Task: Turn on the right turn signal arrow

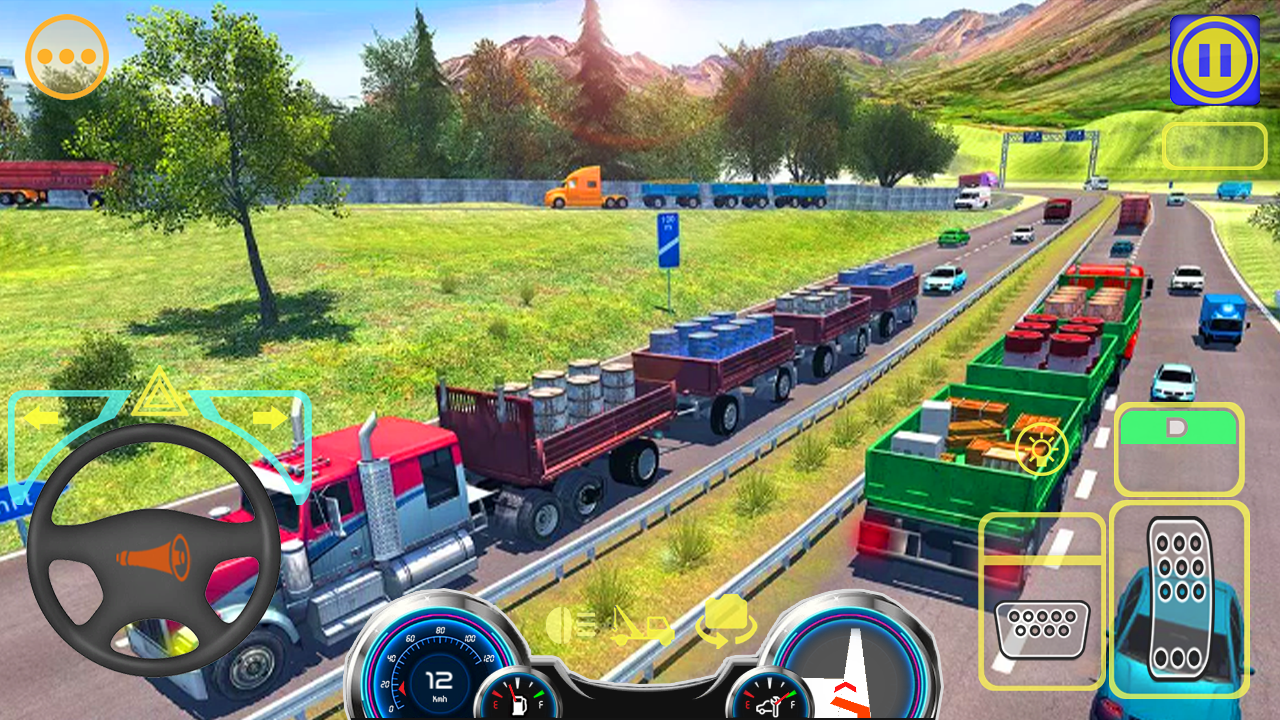Action: (x=268, y=417)
